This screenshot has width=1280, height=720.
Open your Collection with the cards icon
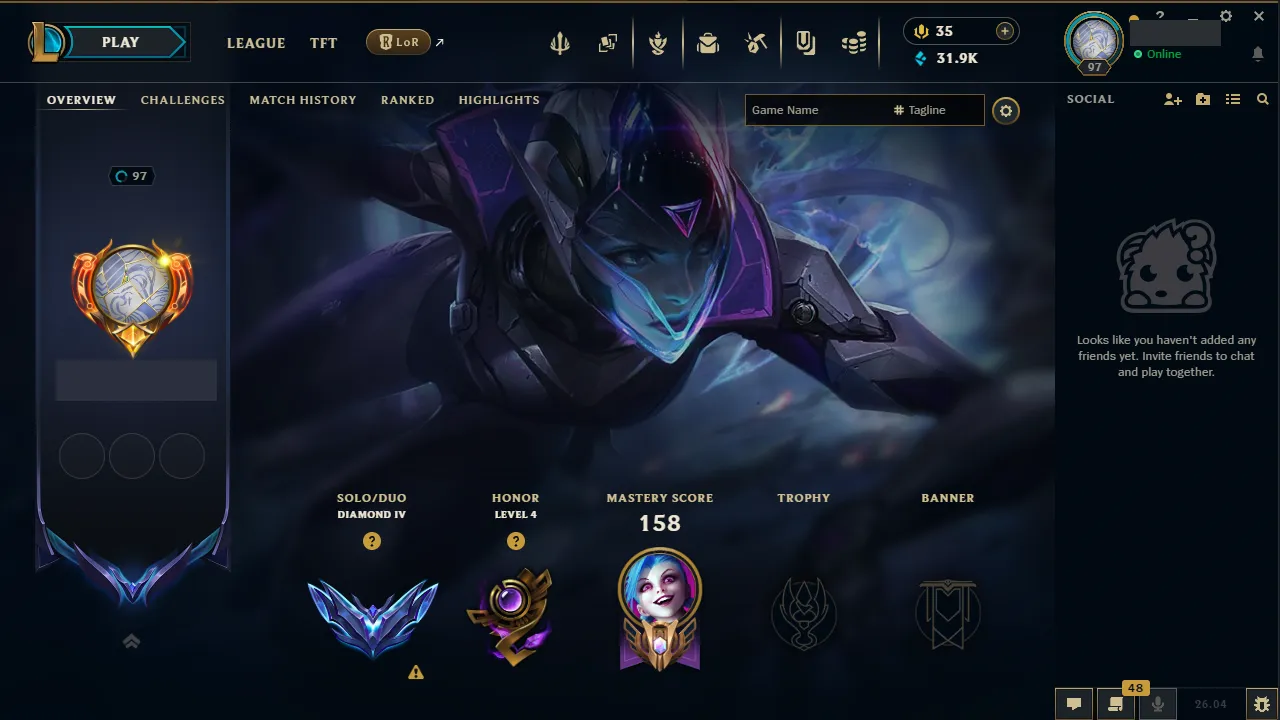607,42
